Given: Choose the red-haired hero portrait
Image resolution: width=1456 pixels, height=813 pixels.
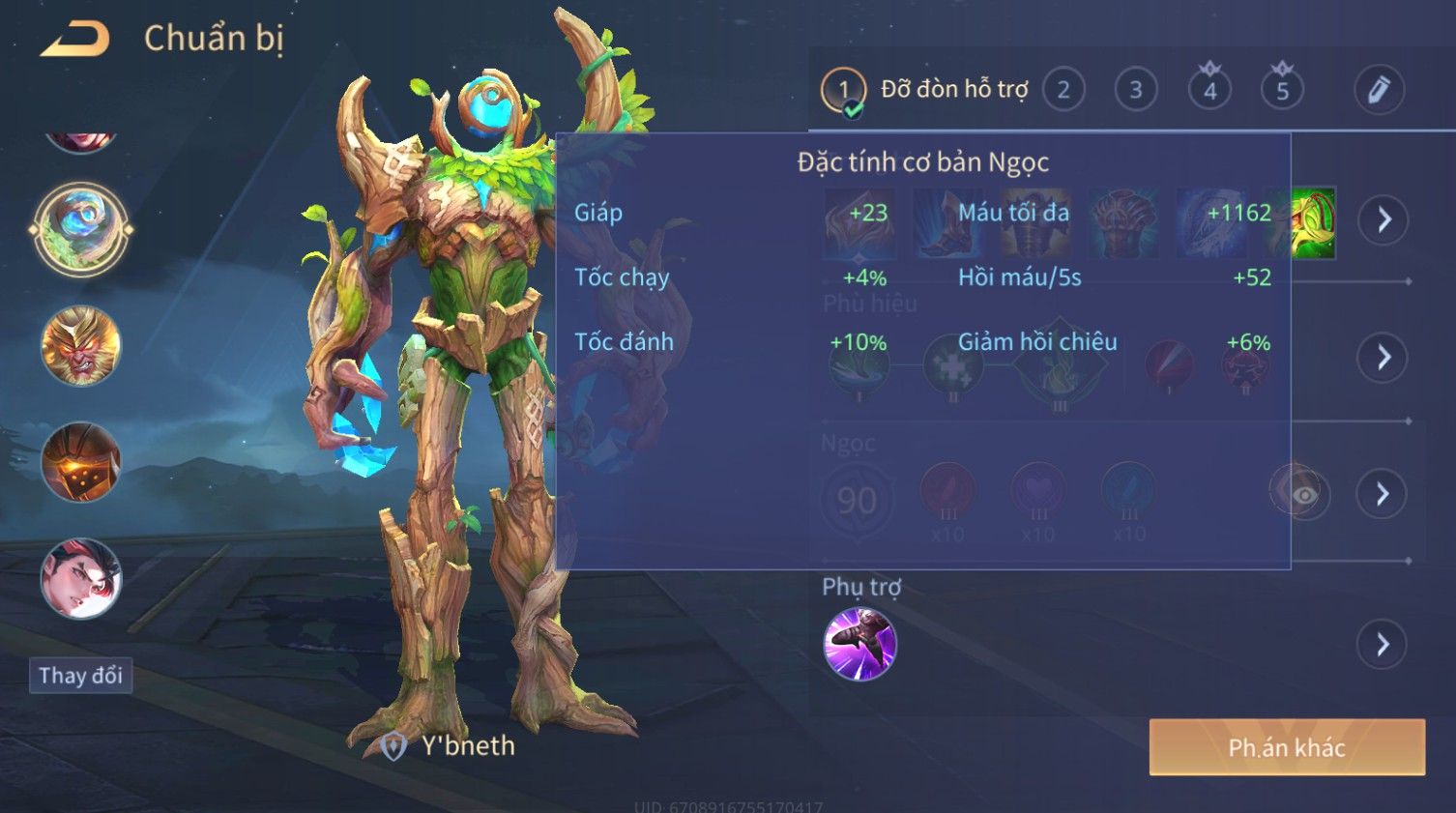Looking at the screenshot, I should pyautogui.click(x=81, y=578).
